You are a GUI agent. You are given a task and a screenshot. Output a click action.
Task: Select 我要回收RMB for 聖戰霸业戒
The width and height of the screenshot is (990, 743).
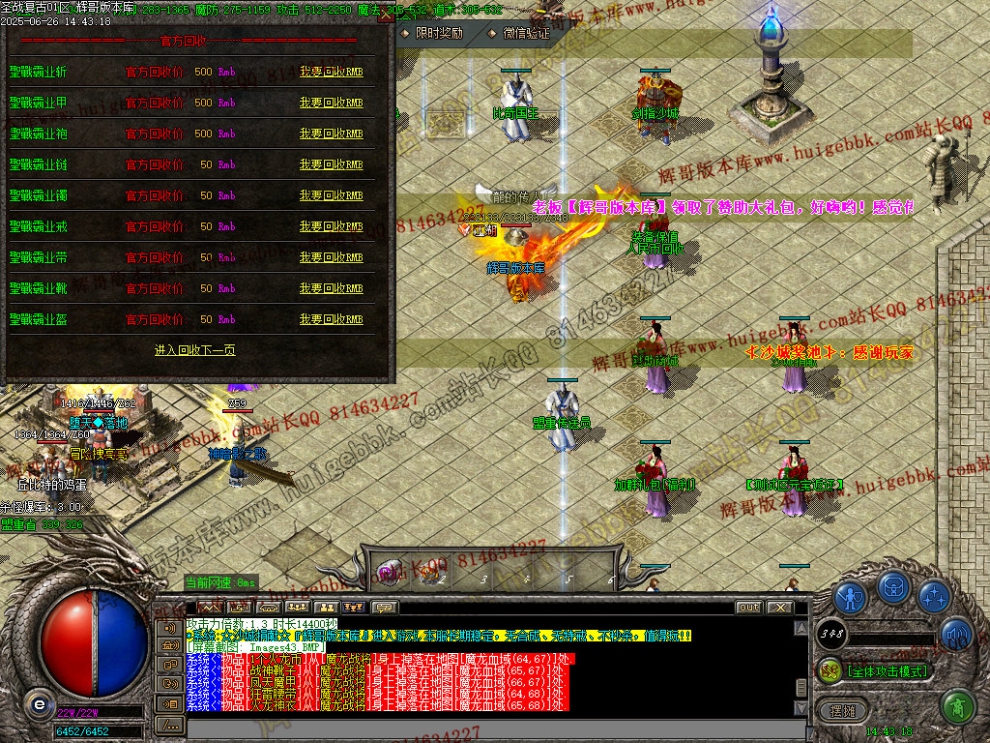[331, 227]
